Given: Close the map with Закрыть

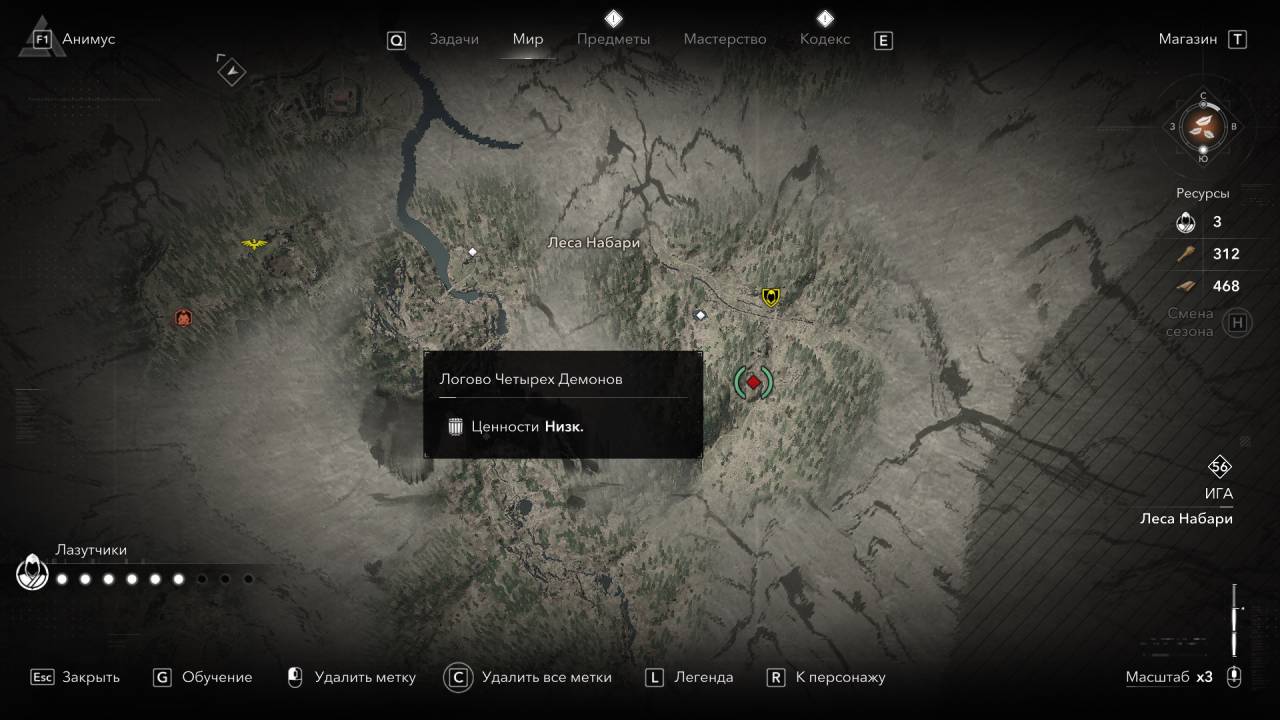Looking at the screenshot, I should point(76,677).
